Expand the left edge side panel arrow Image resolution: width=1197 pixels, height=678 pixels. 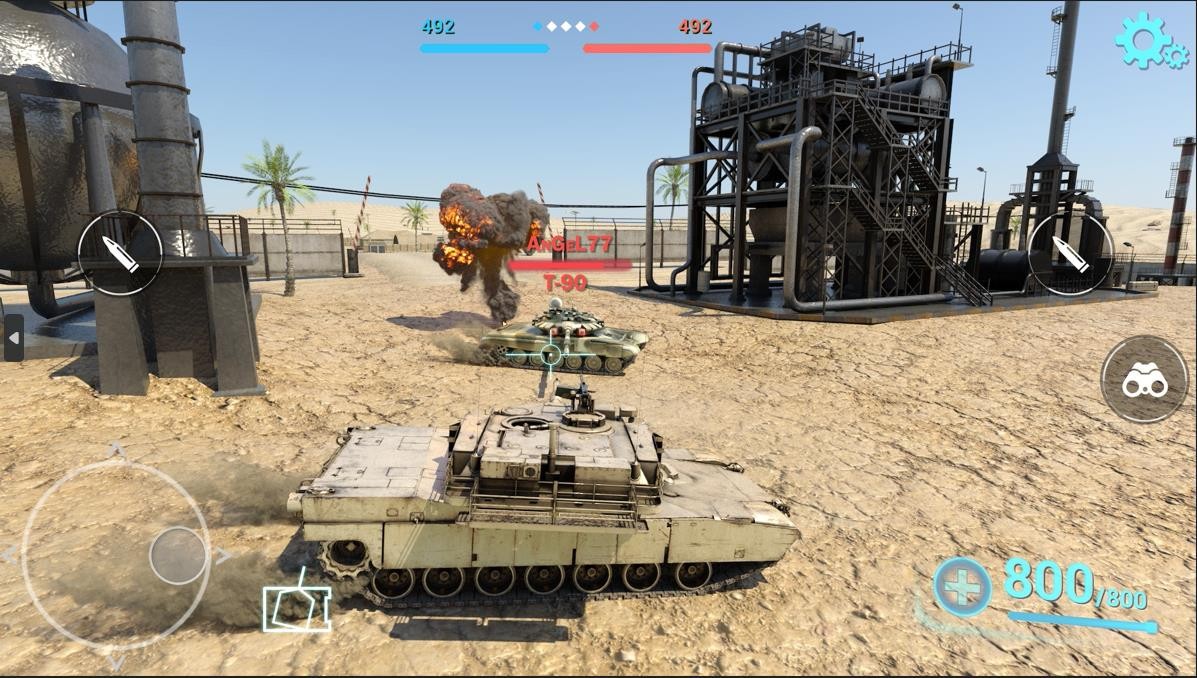13,338
